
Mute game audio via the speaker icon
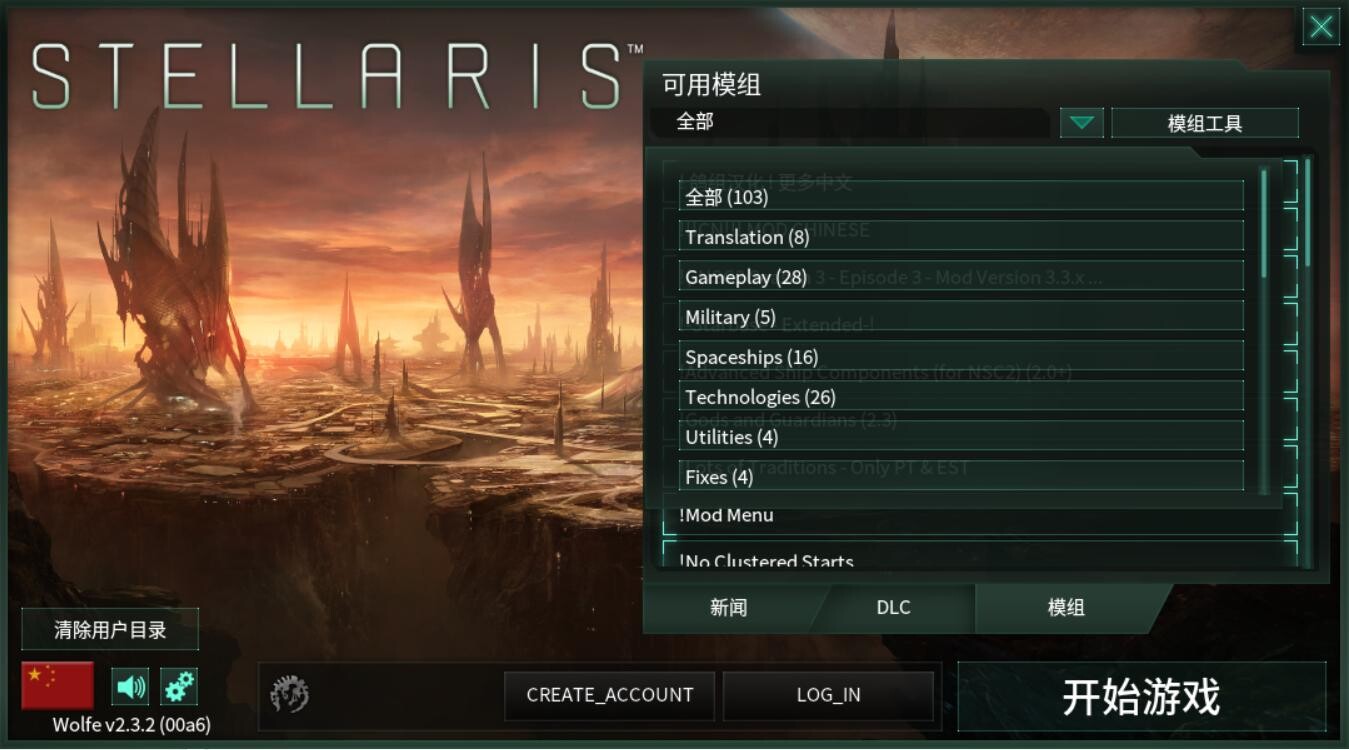point(129,686)
